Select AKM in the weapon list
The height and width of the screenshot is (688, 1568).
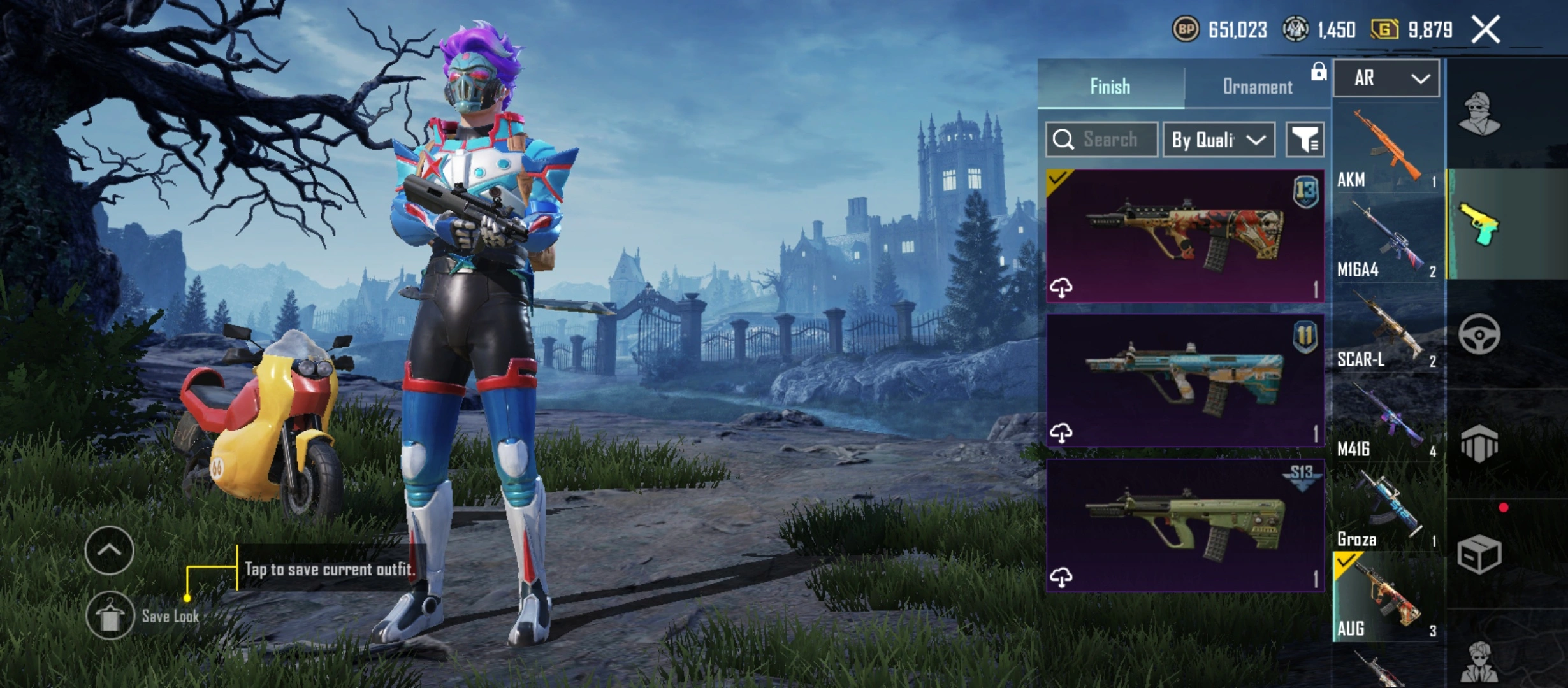click(x=1387, y=150)
